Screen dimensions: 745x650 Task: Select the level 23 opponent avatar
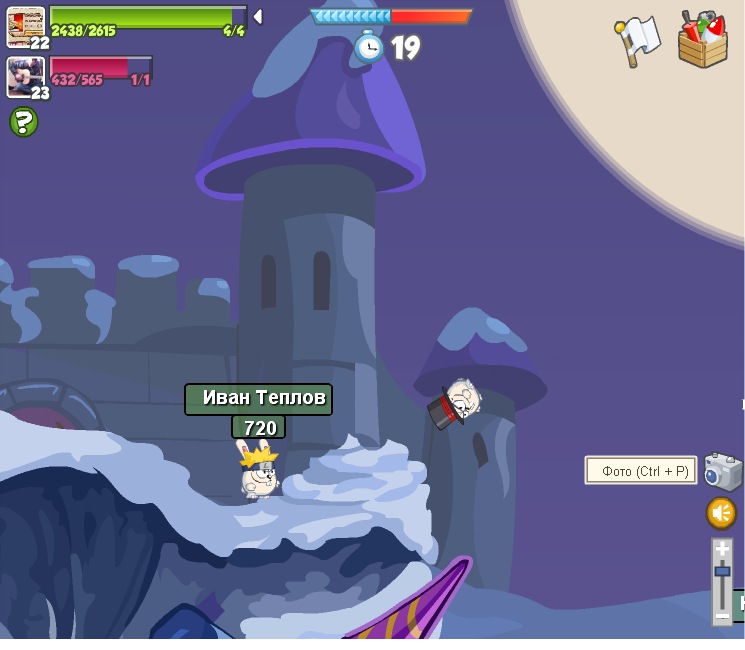pyautogui.click(x=24, y=75)
